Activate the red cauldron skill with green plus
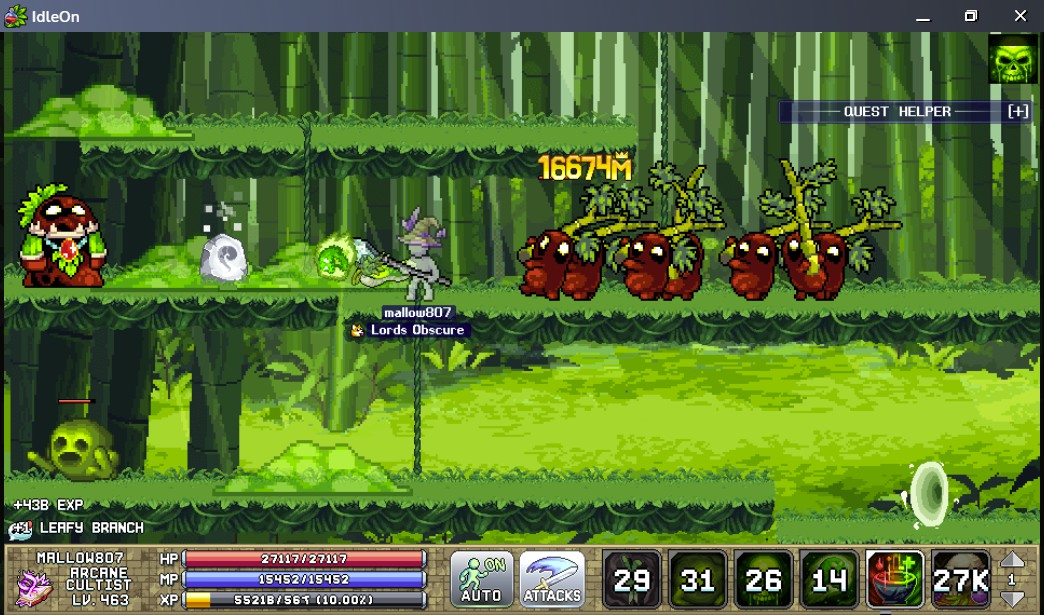1044x615 pixels. pos(895,579)
